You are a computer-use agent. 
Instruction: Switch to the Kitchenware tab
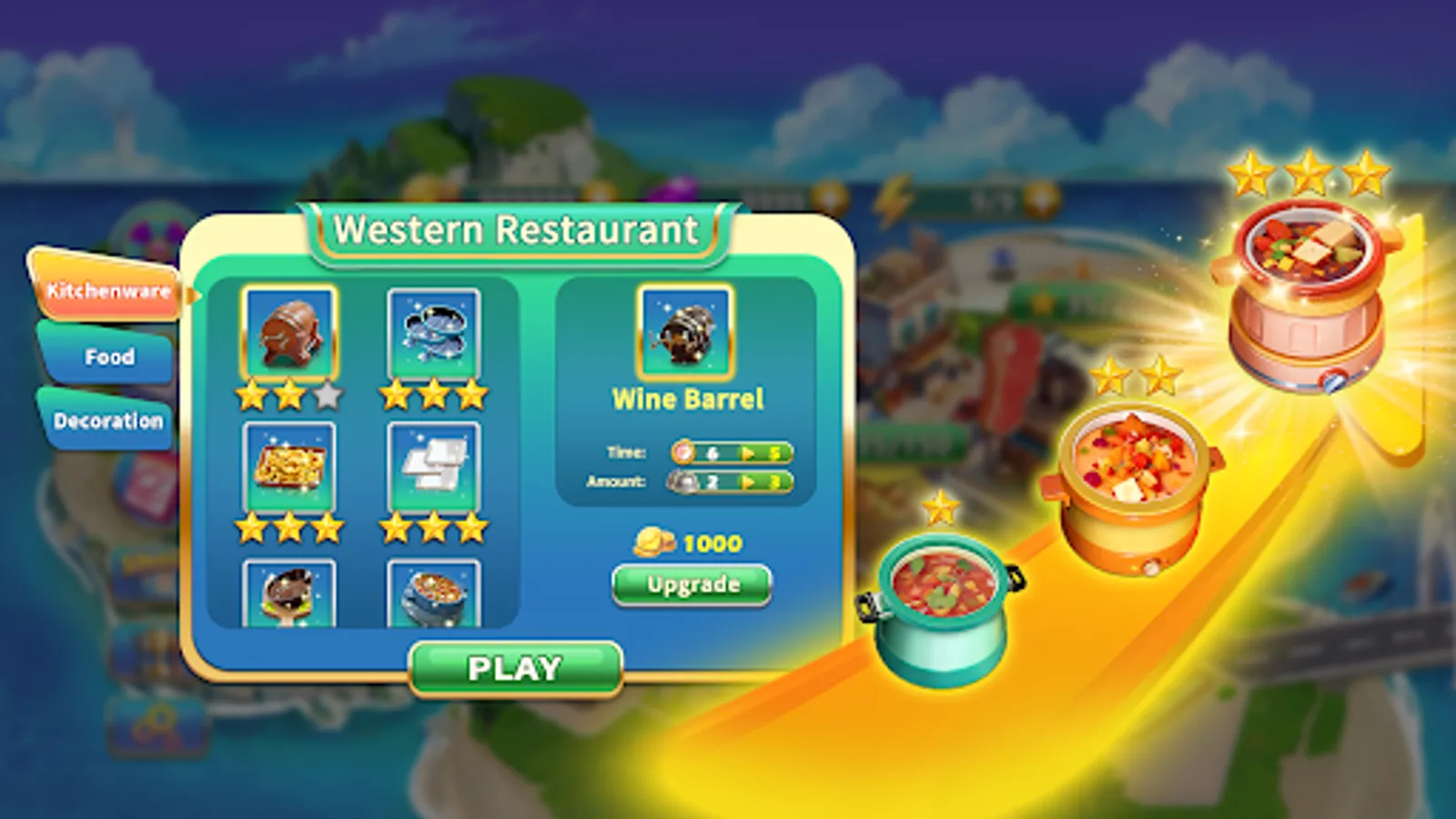tap(107, 292)
